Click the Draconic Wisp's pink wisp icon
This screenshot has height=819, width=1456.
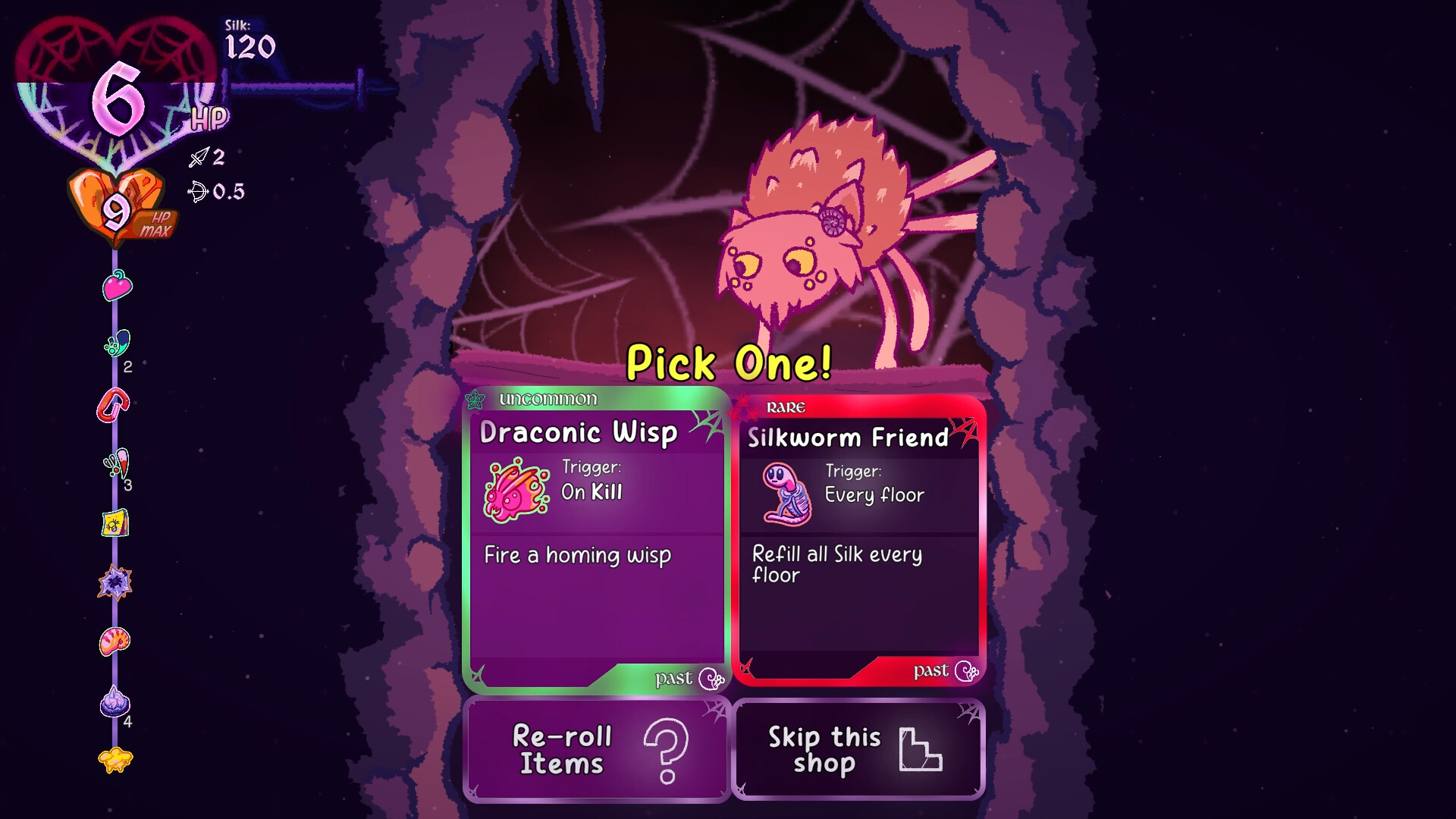click(x=514, y=491)
